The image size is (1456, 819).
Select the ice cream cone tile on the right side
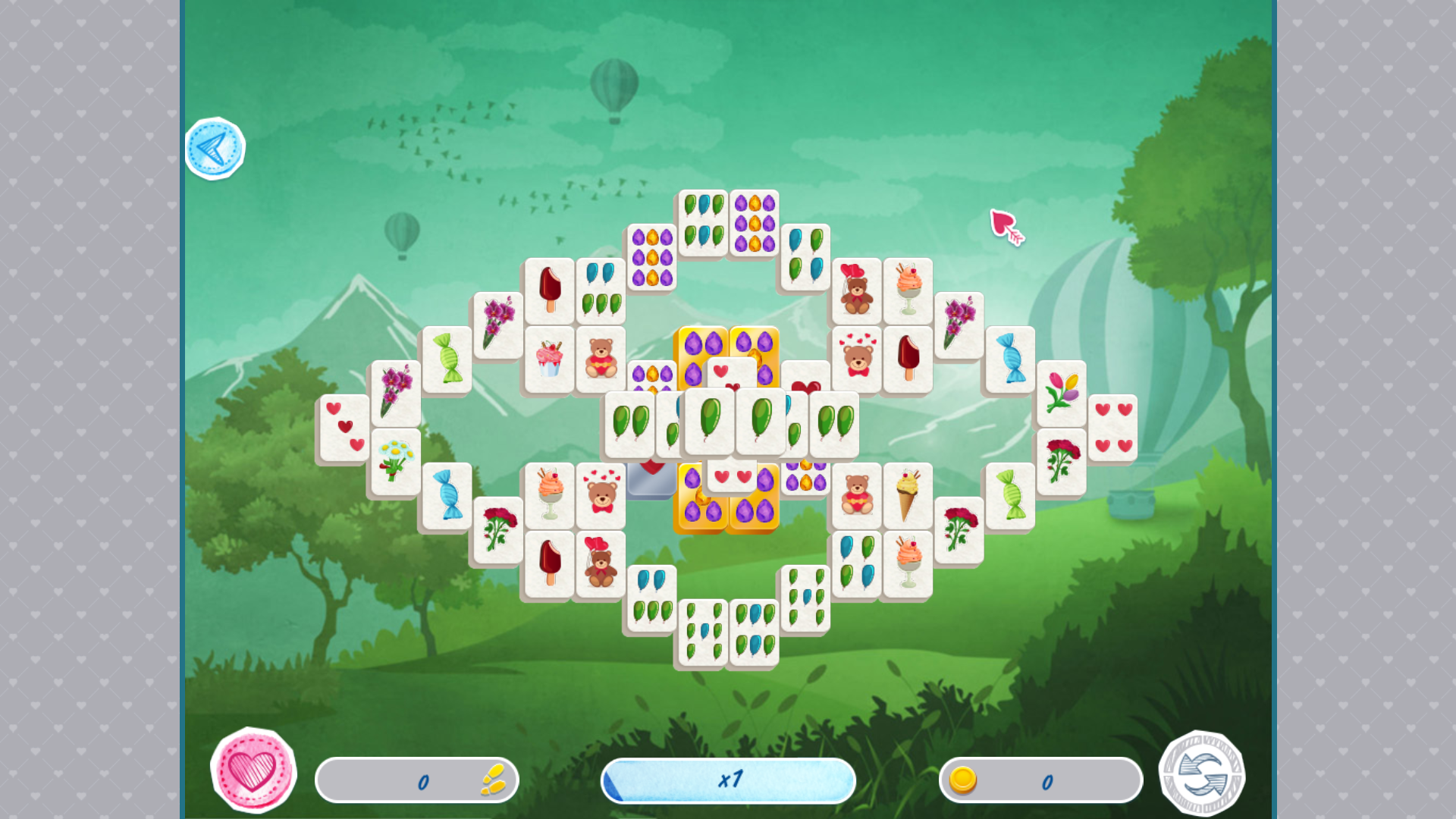906,493
